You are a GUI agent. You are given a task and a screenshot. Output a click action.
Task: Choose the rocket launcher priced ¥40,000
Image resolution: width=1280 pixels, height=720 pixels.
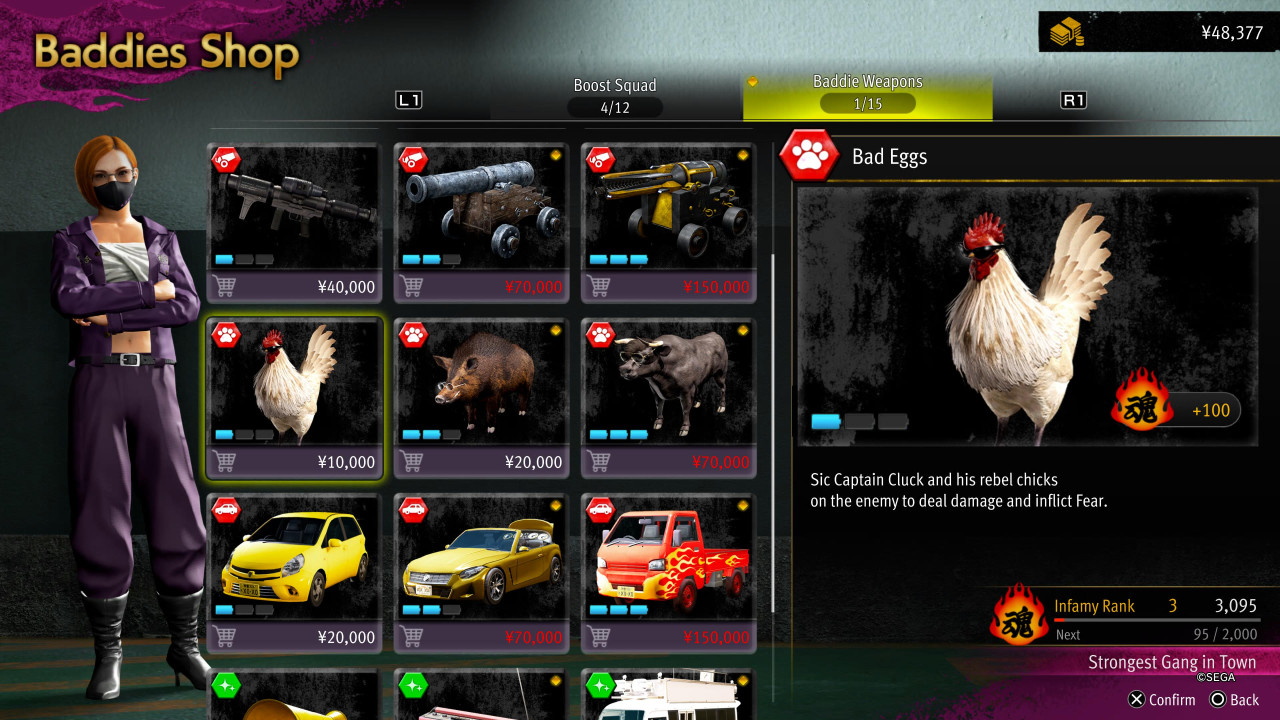coord(295,222)
